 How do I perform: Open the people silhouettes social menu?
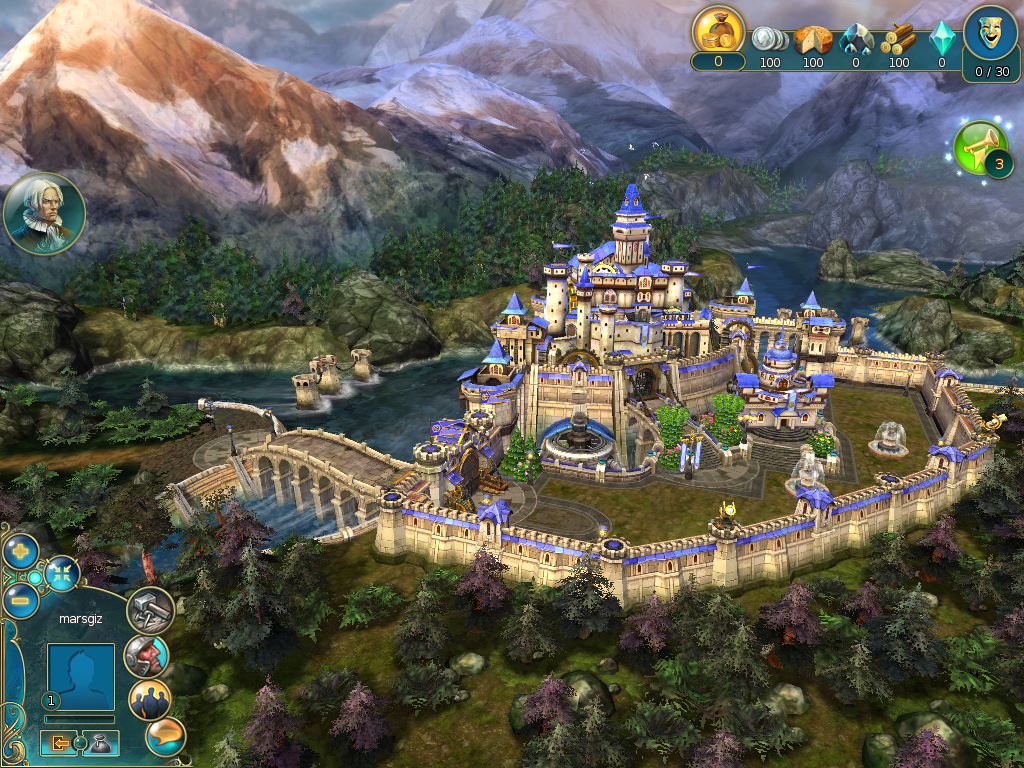150,700
